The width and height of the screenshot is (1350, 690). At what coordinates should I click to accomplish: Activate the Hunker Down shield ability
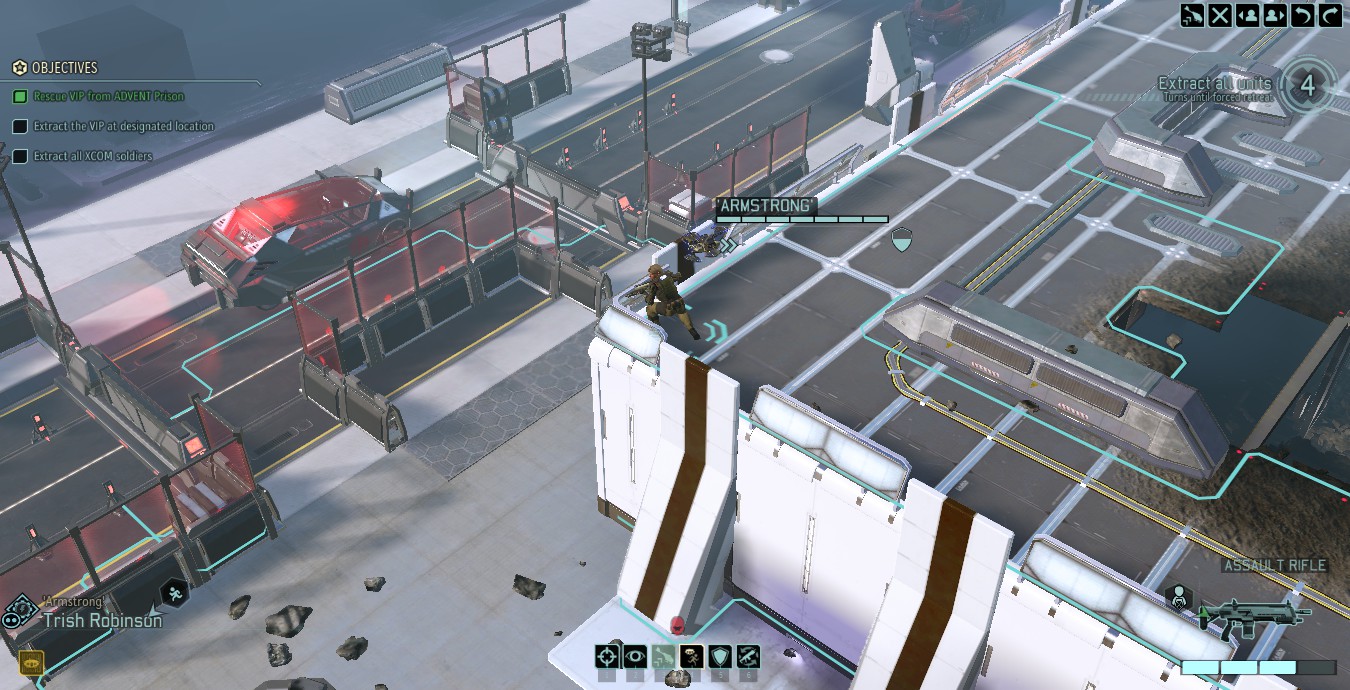pyautogui.click(x=719, y=657)
